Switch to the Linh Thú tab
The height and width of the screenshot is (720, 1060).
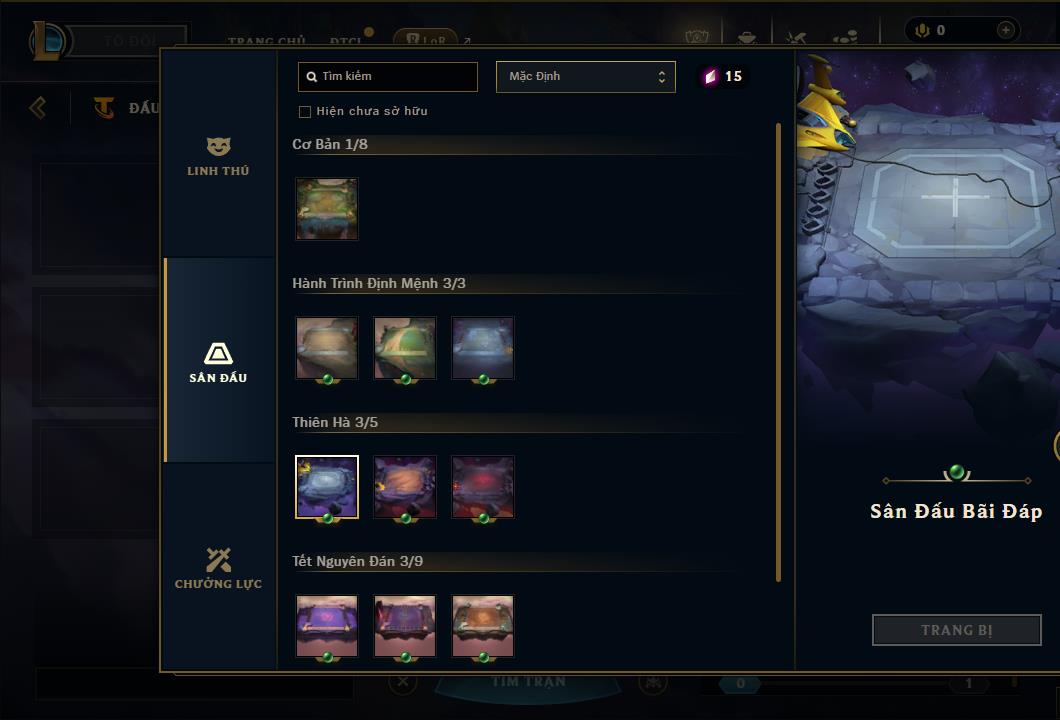coord(218,157)
